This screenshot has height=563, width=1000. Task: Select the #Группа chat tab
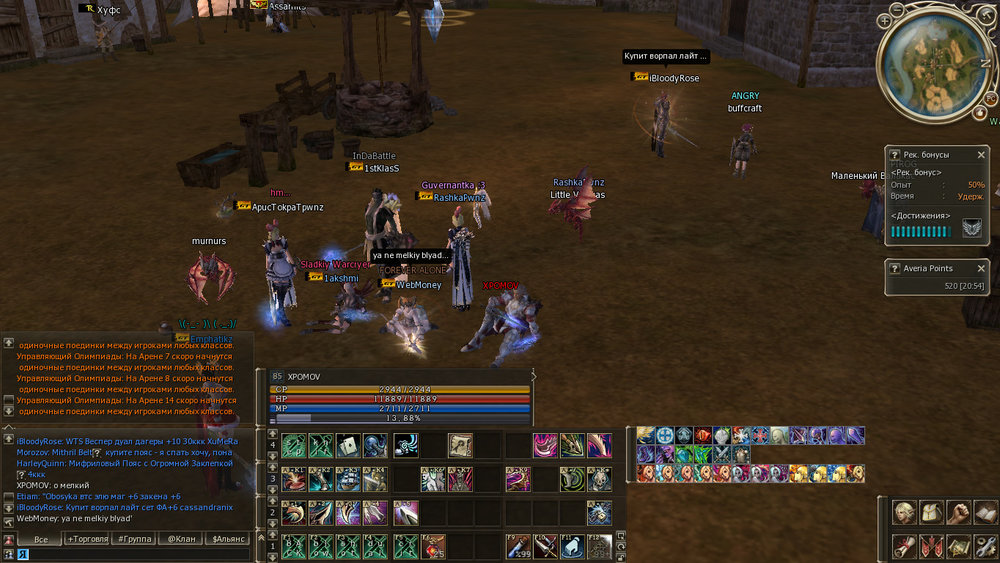[x=135, y=539]
